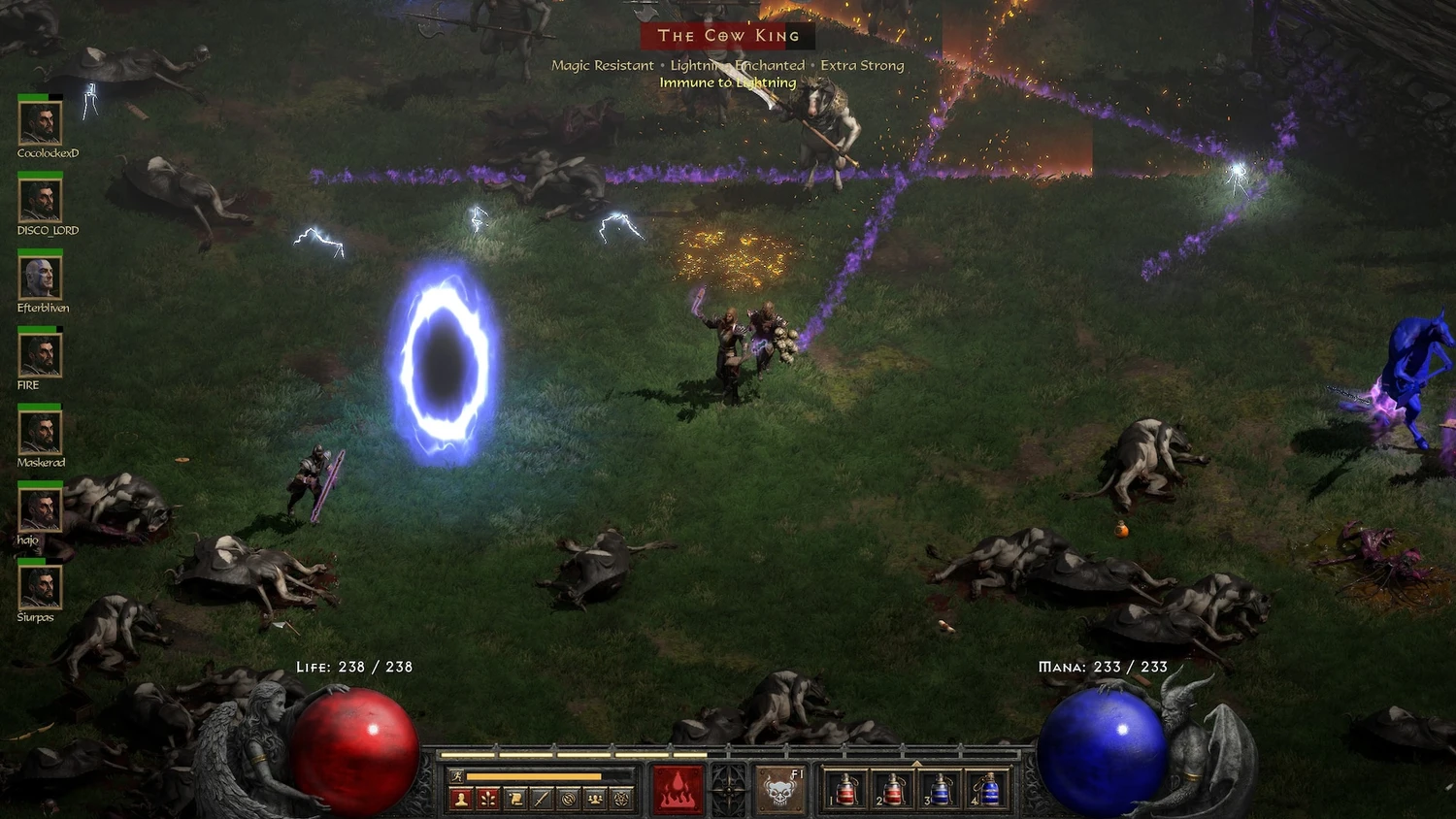Open the skill tree mini menu icon
The width and height of the screenshot is (1456, 819).
(x=488, y=799)
